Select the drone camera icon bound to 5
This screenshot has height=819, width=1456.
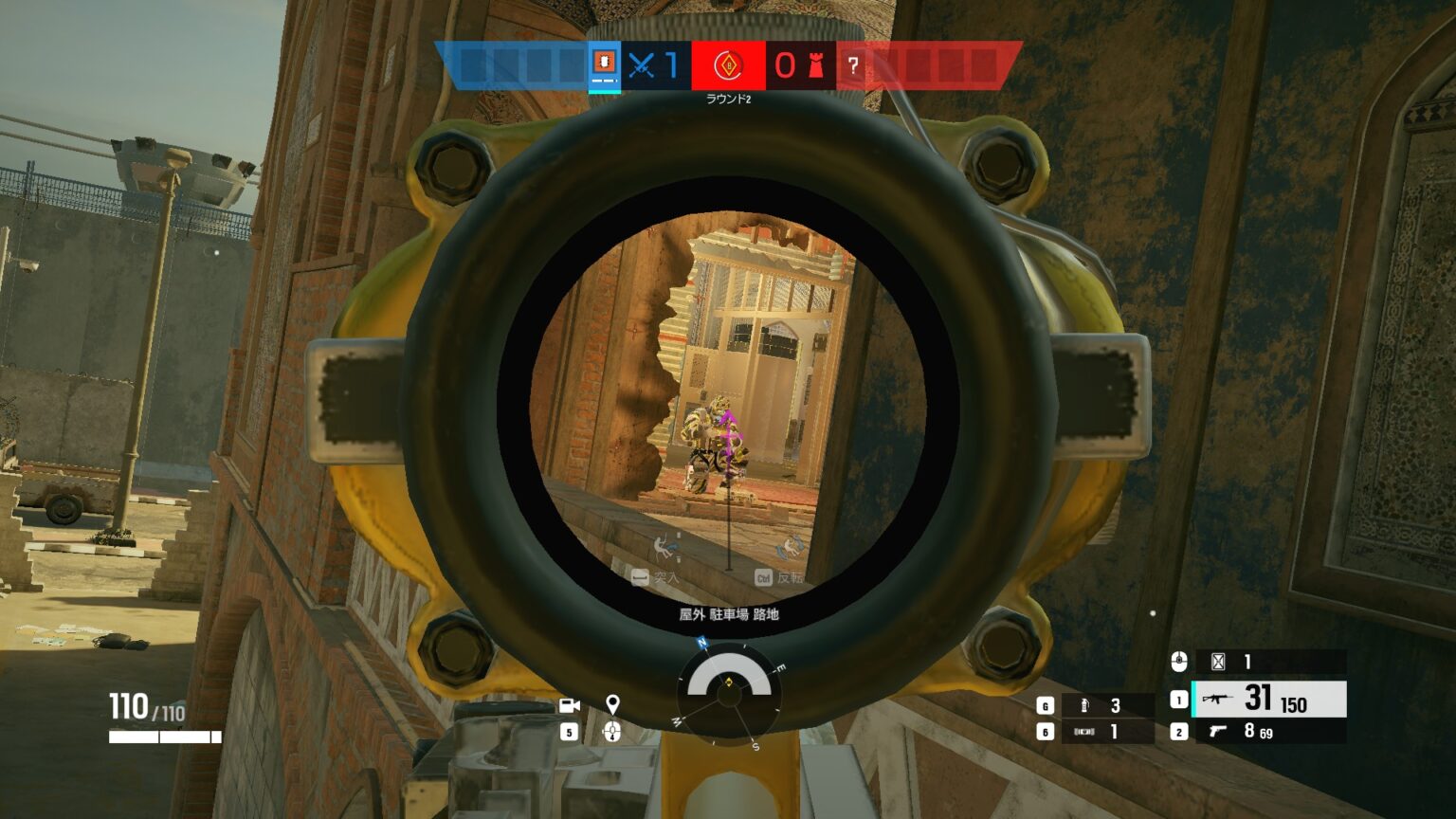(x=569, y=706)
